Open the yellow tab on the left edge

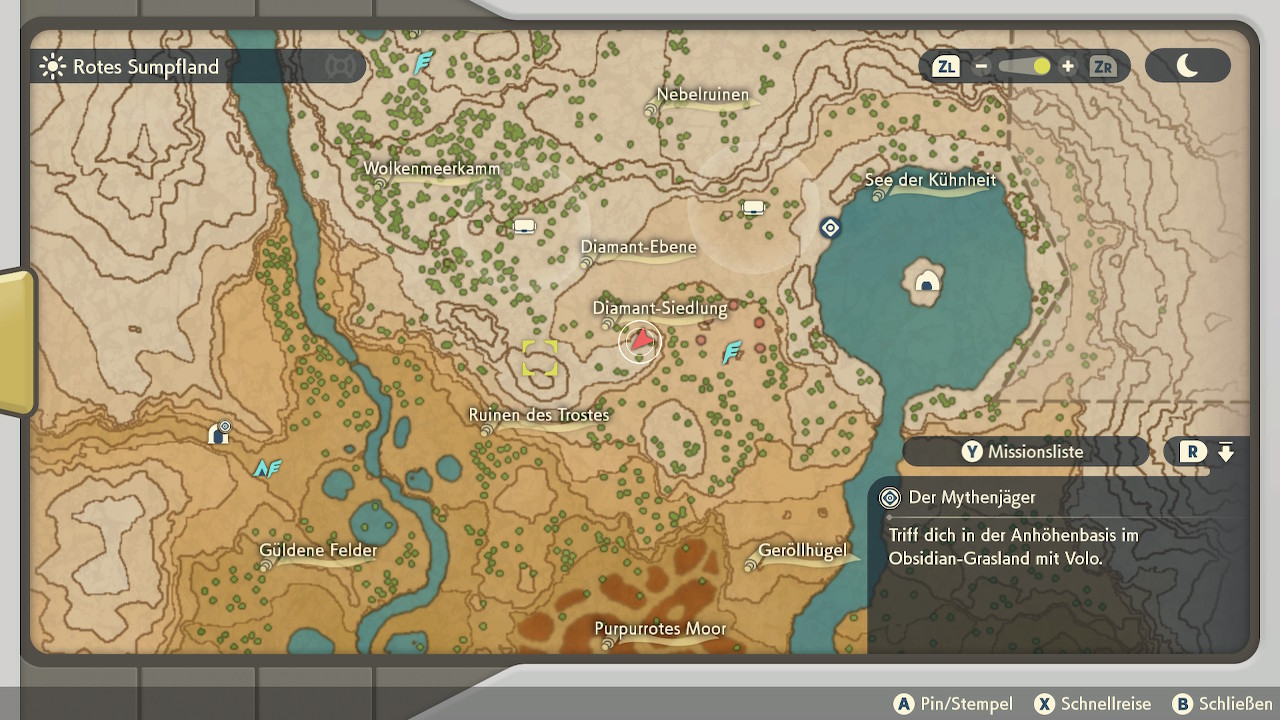coord(16,340)
